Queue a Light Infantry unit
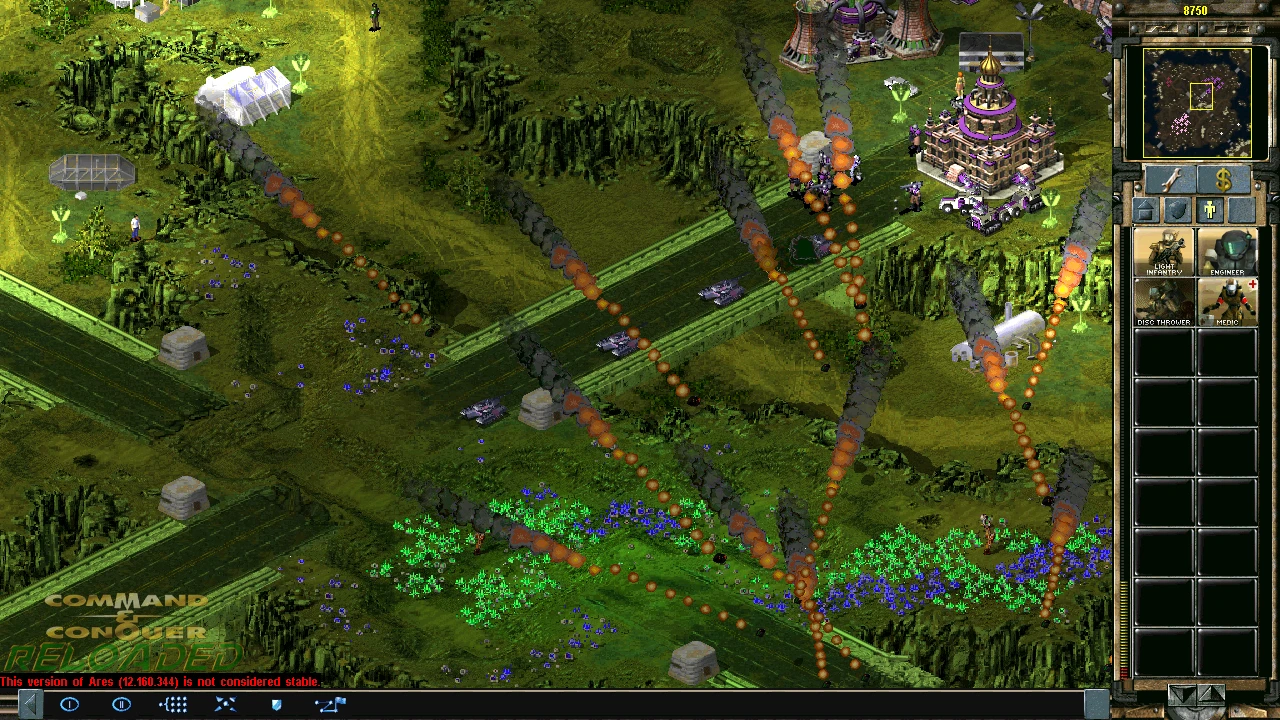Viewport: 1280px width, 720px height. pyautogui.click(x=1164, y=253)
